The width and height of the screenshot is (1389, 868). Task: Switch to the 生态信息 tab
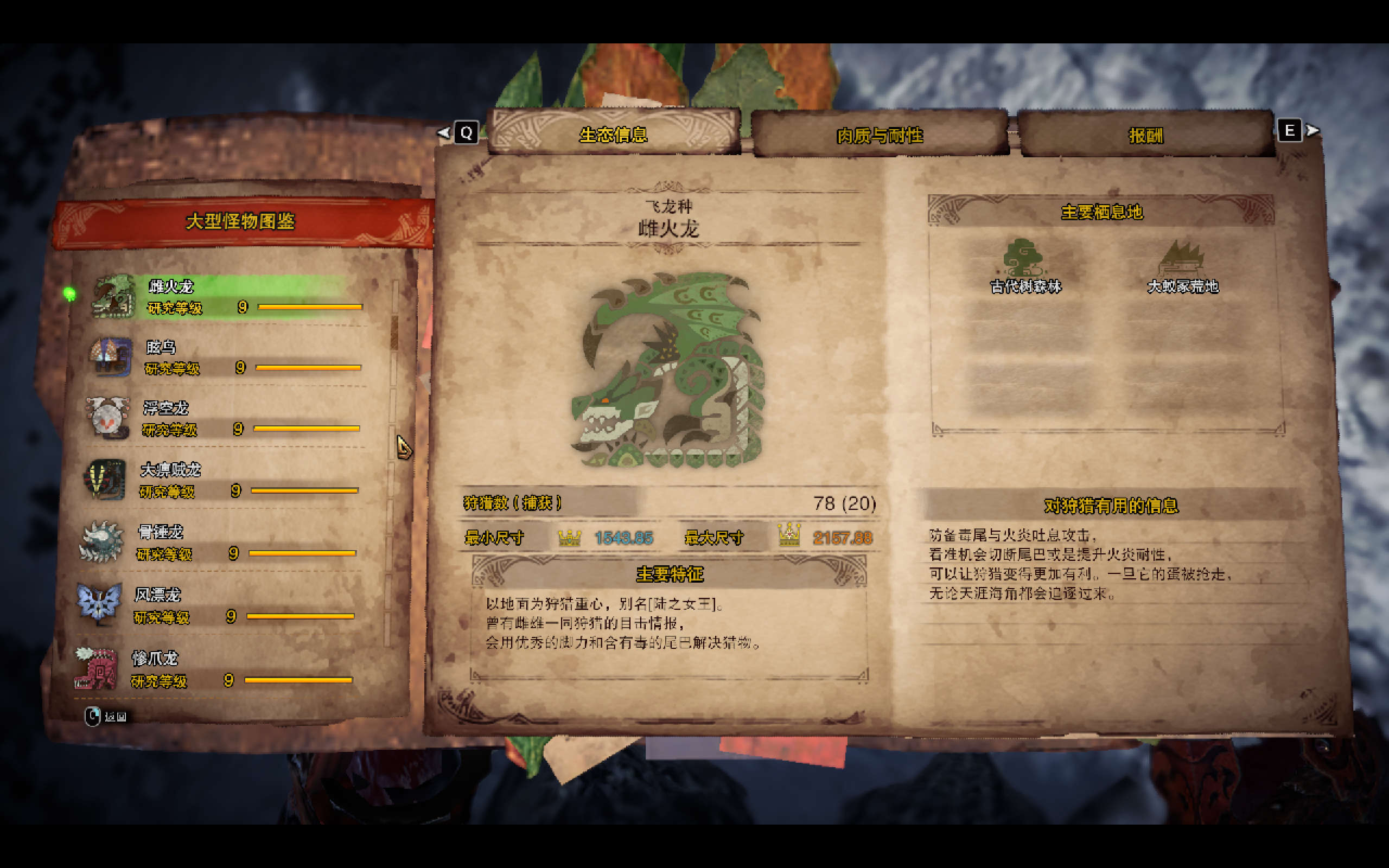tap(613, 135)
